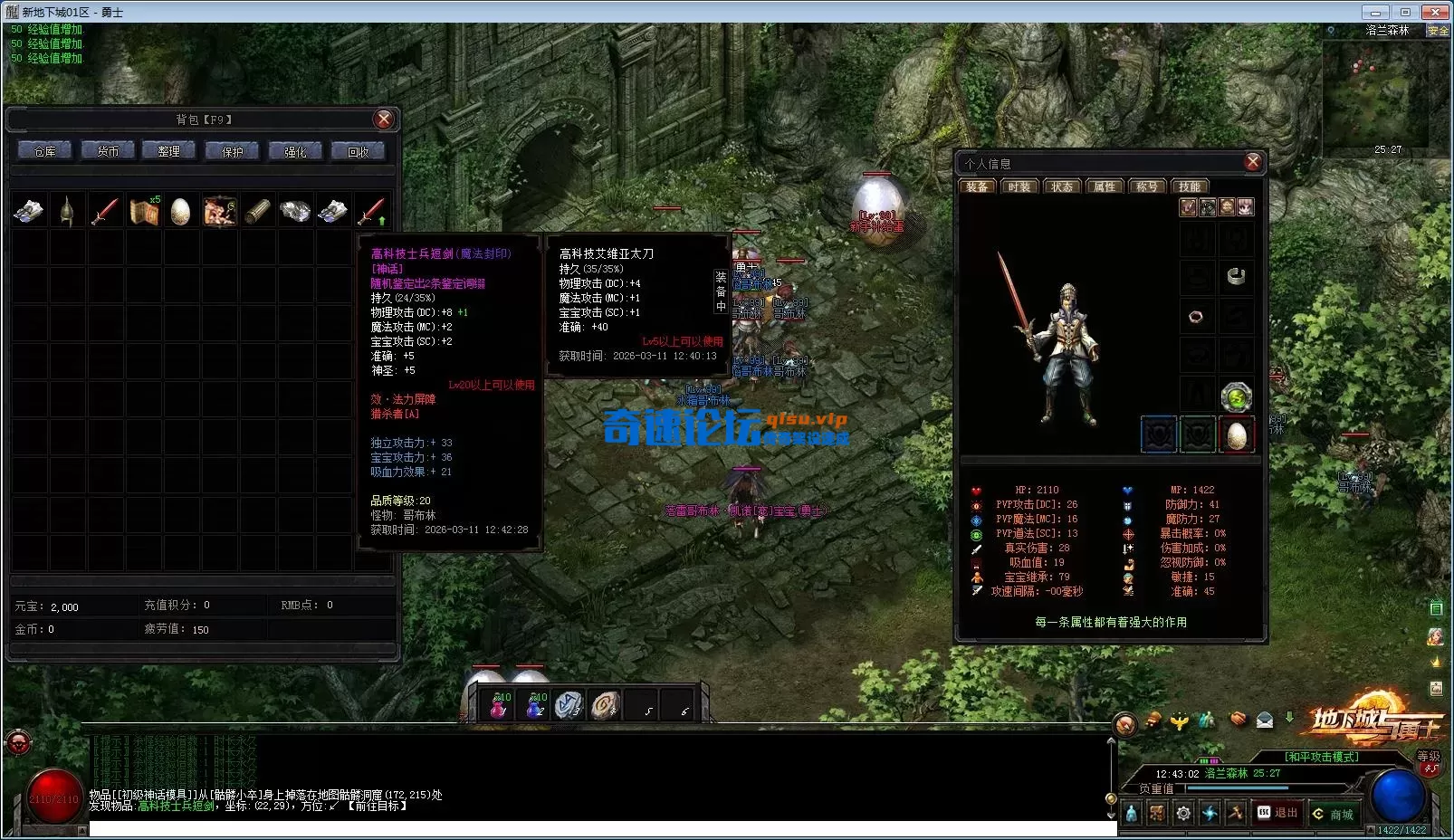Open the 商城 shop button
This screenshot has width=1454, height=840.
tap(1333, 814)
